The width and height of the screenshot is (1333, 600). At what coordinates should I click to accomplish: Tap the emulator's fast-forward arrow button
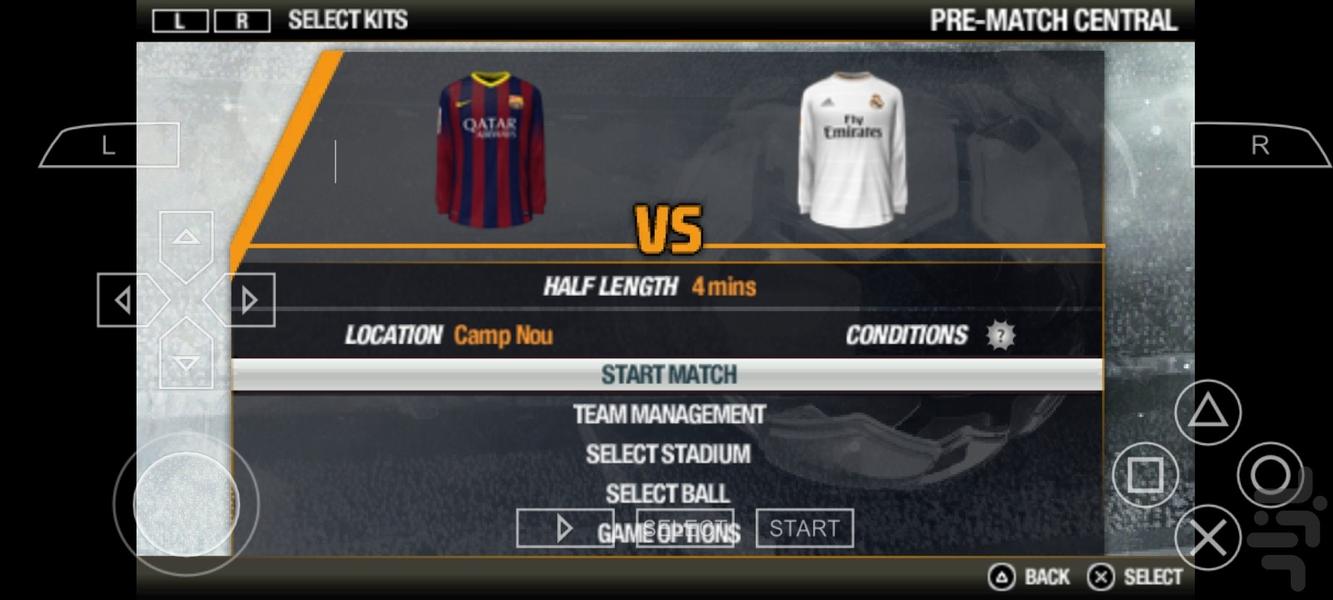[565, 528]
